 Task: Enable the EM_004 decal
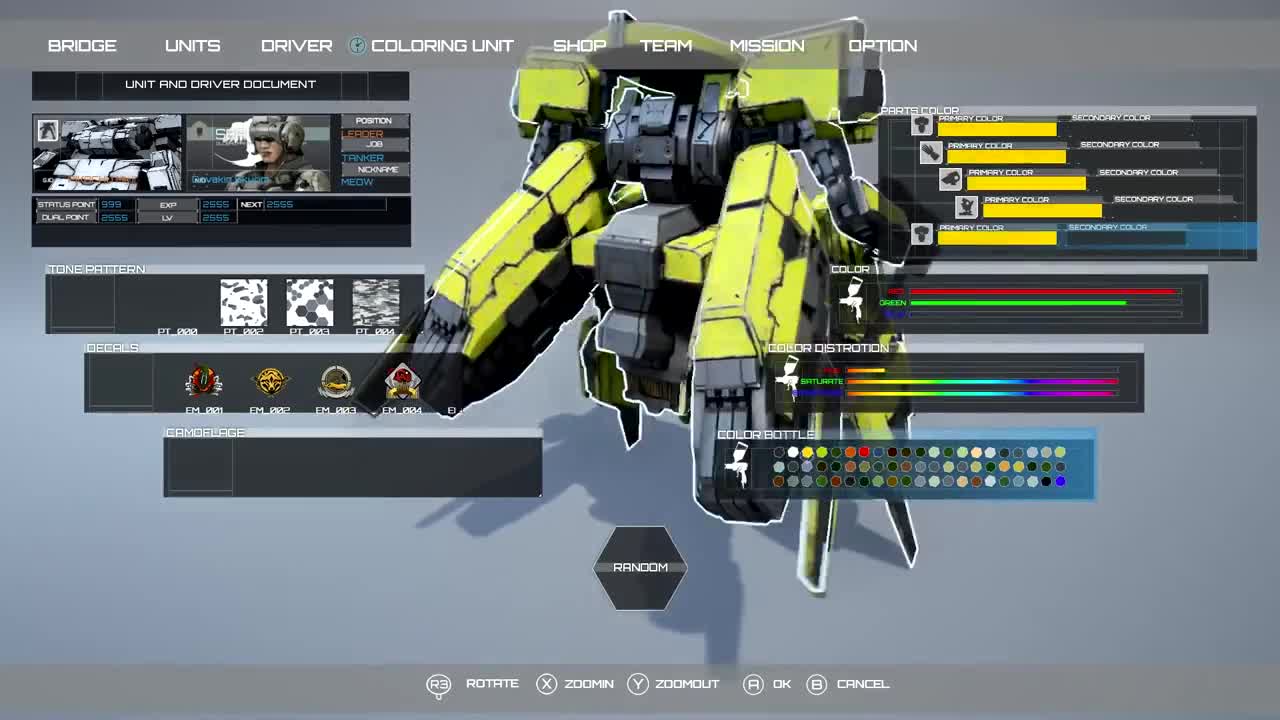400,380
